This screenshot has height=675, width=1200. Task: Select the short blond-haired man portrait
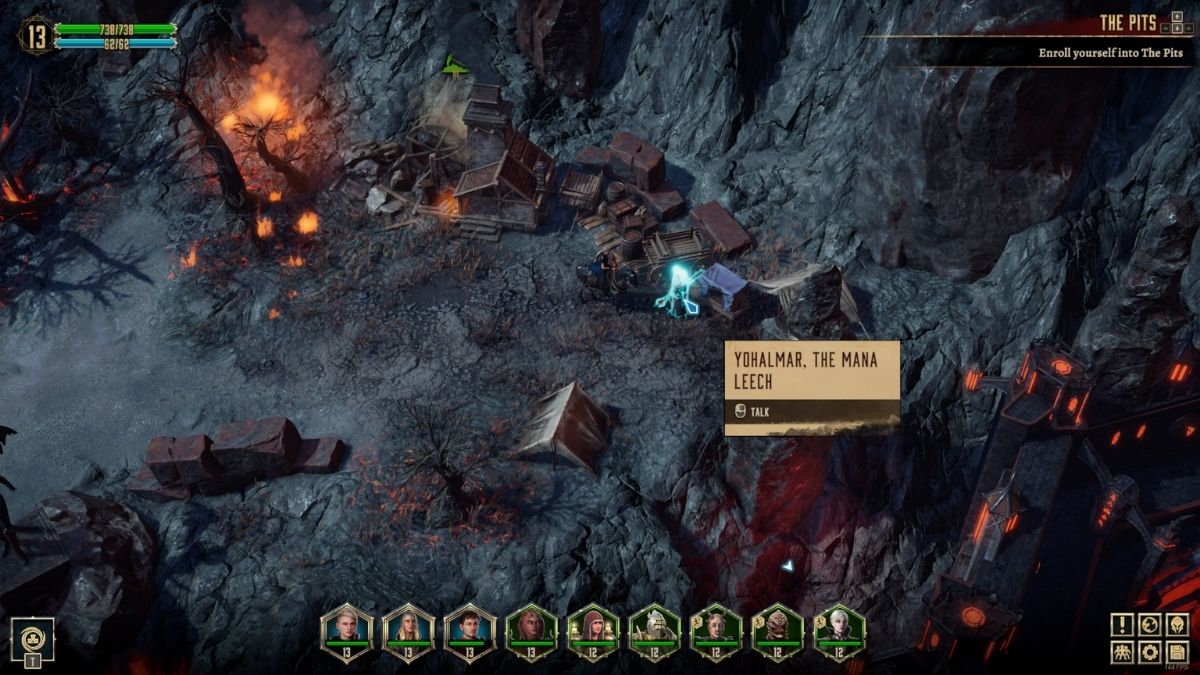coord(346,630)
